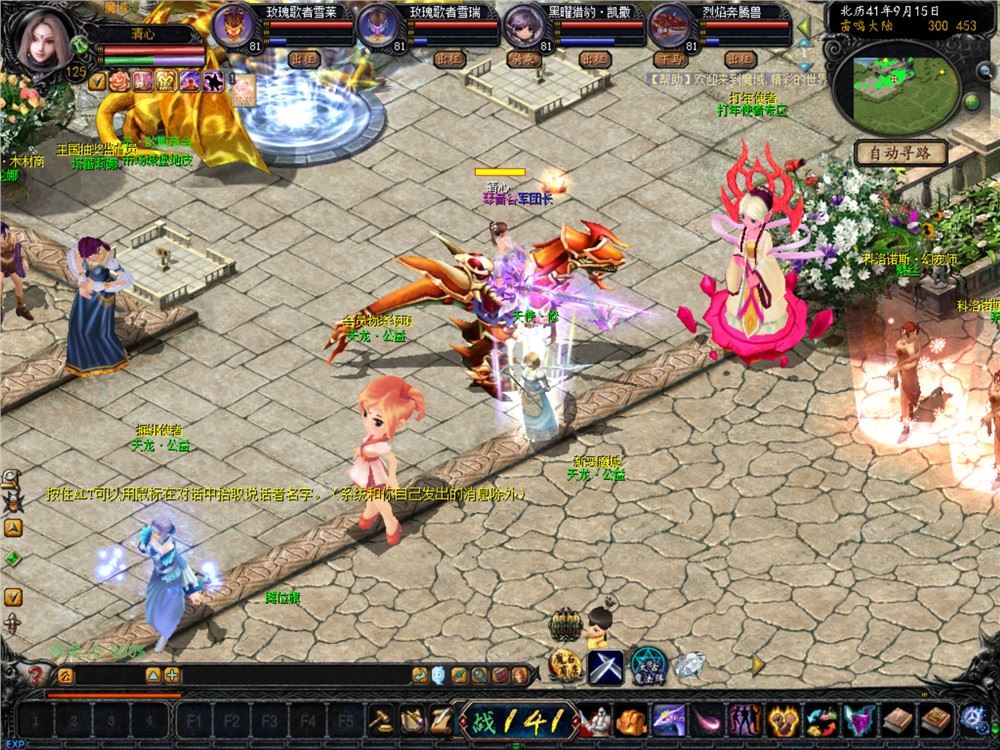Screen dimensions: 1000x750
Task: Activate the crossed swords skill icon
Action: pos(606,664)
